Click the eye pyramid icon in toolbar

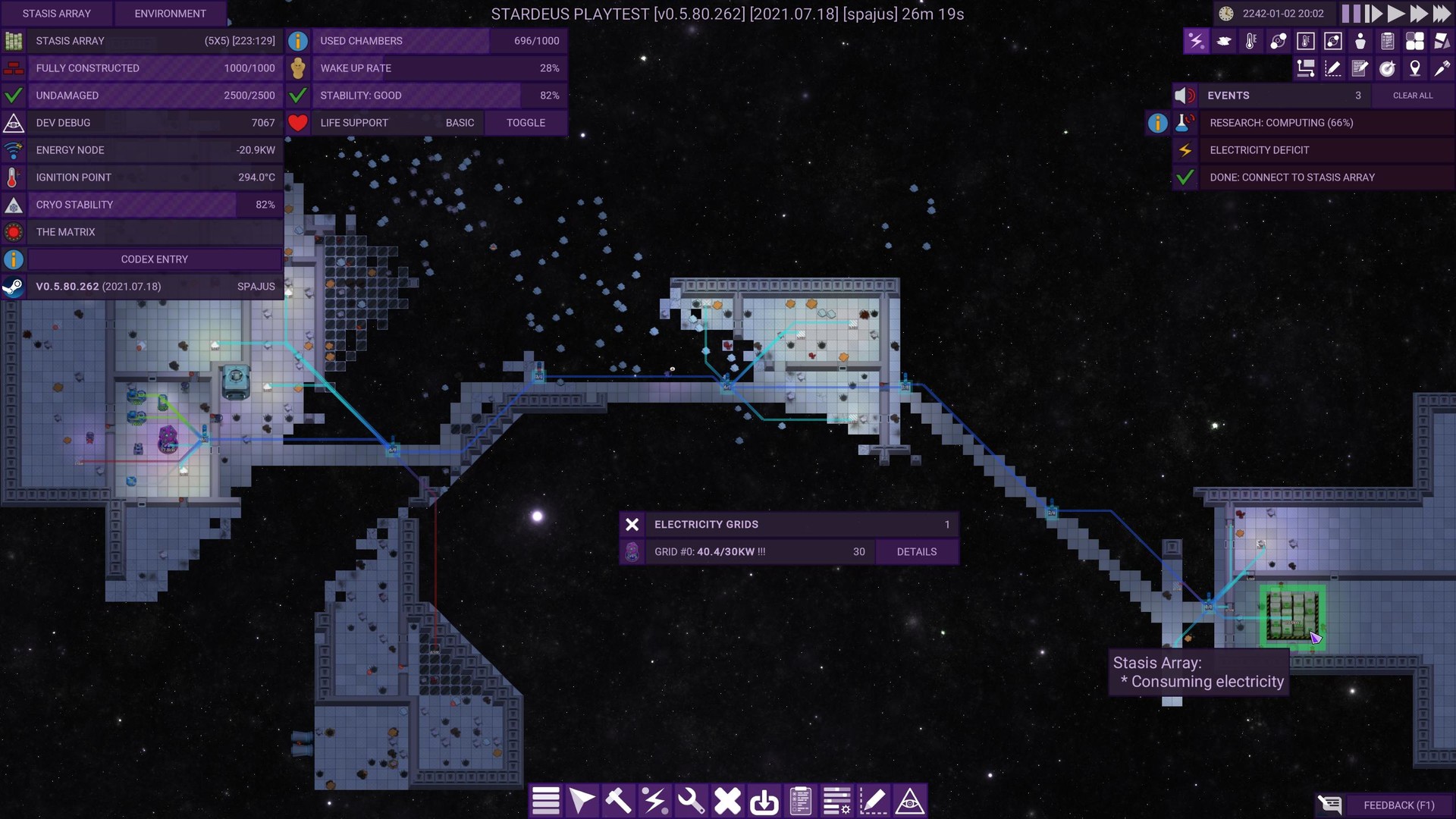[x=909, y=801]
